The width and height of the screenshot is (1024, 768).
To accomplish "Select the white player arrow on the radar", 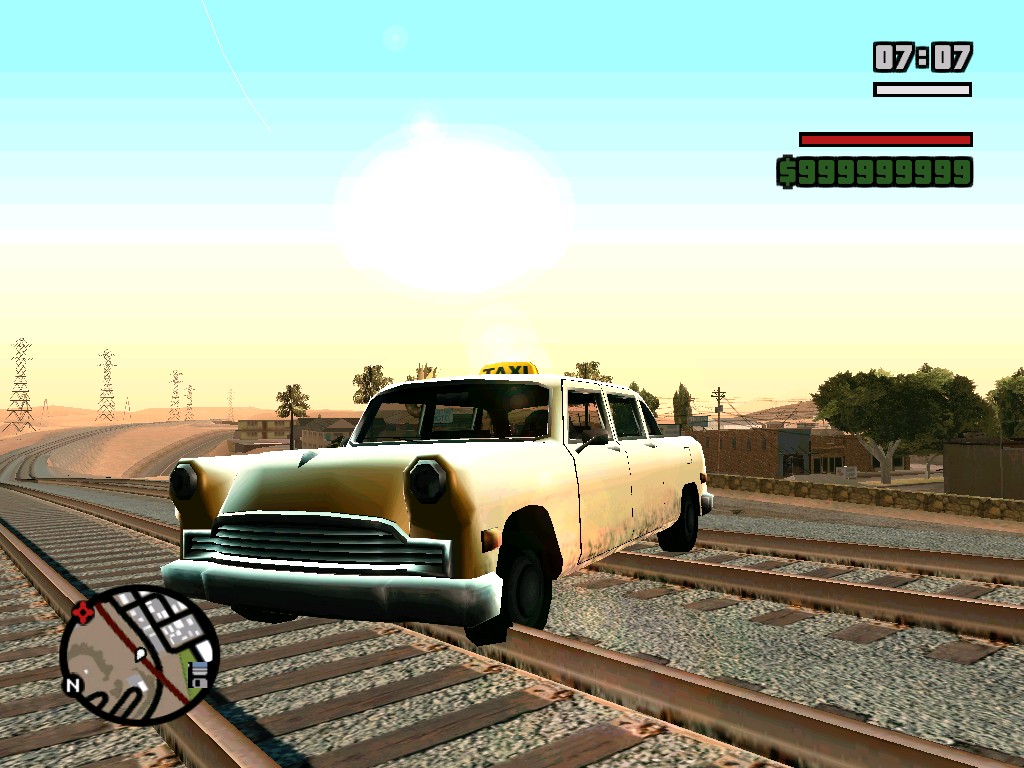I will pos(142,656).
